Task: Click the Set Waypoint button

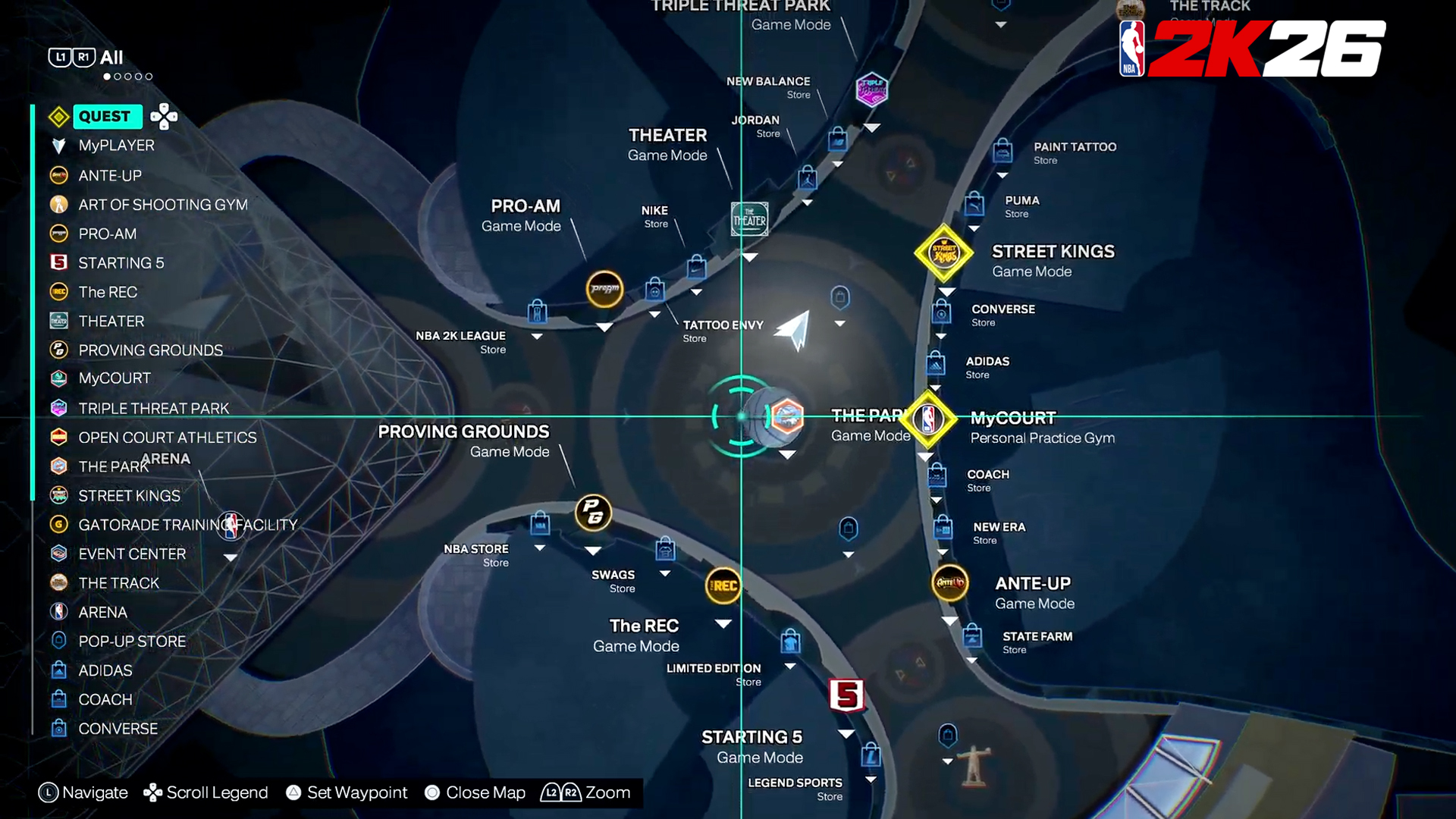Action: click(347, 792)
